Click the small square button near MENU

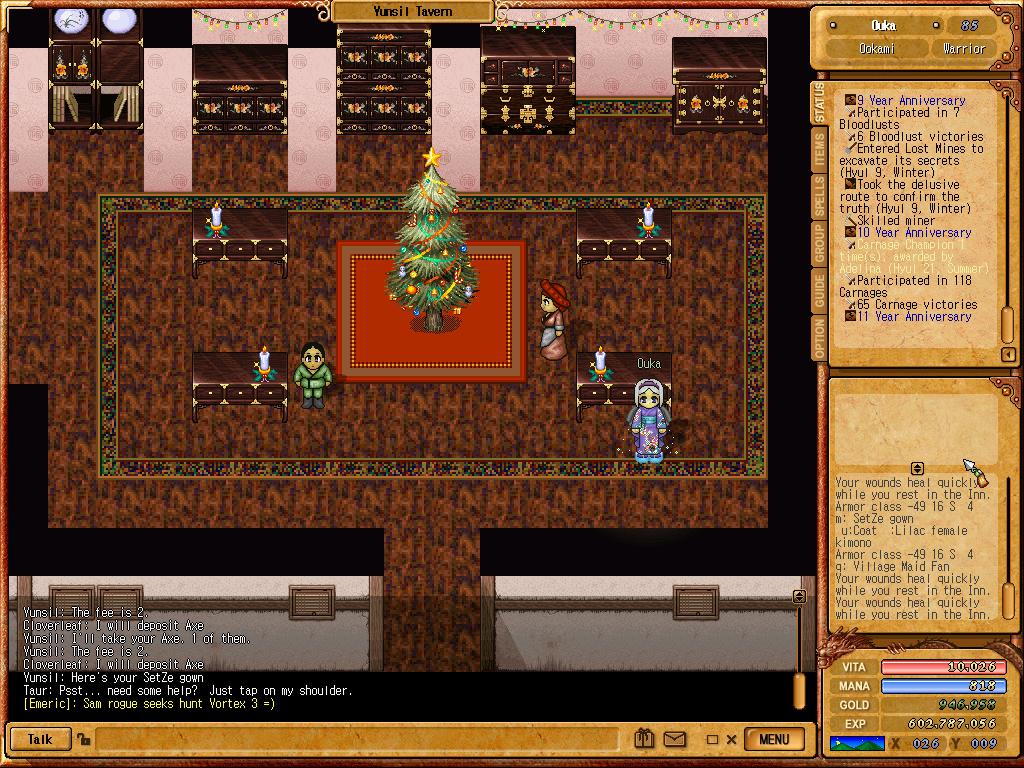coord(712,740)
